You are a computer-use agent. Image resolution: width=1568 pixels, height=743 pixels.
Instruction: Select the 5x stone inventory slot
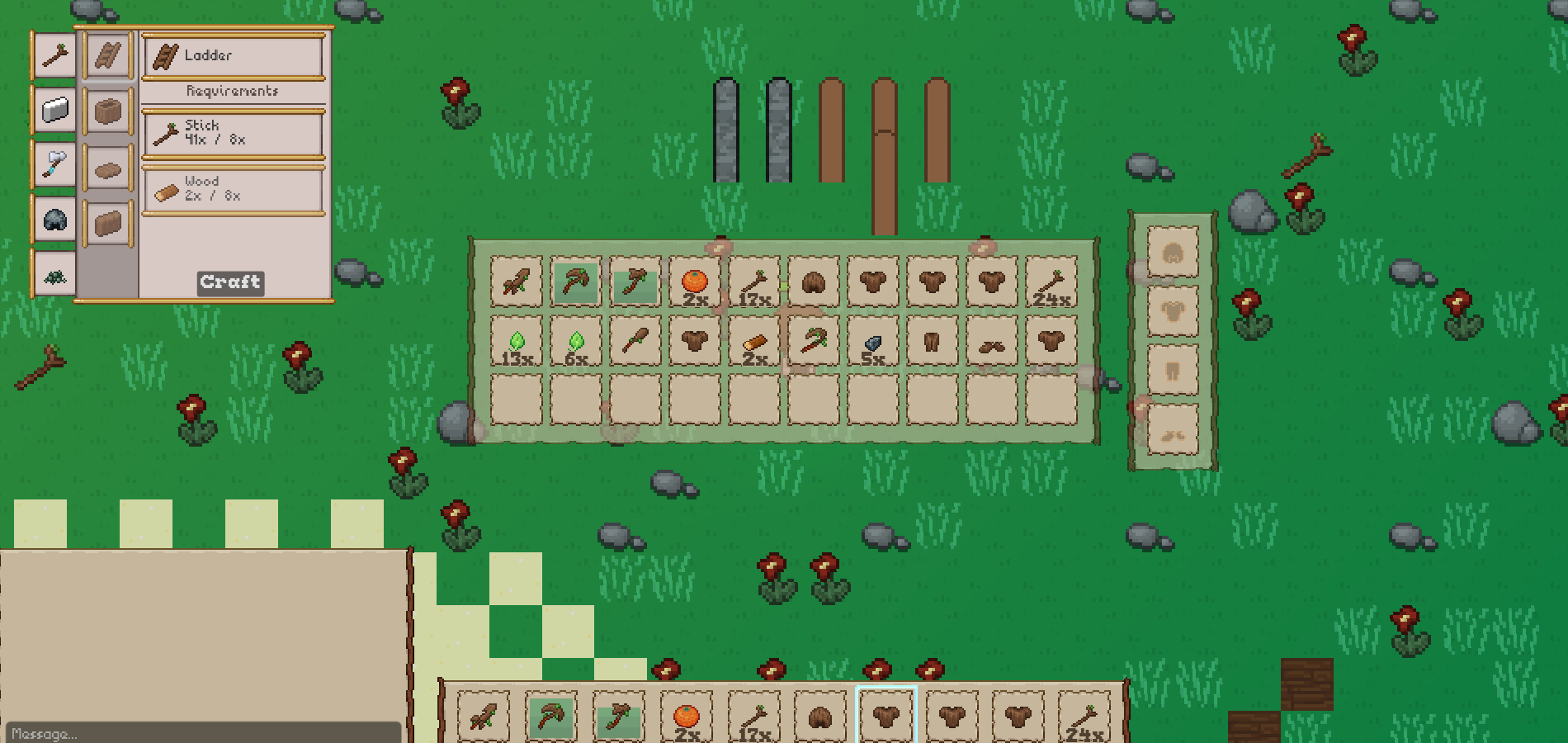pos(873,342)
